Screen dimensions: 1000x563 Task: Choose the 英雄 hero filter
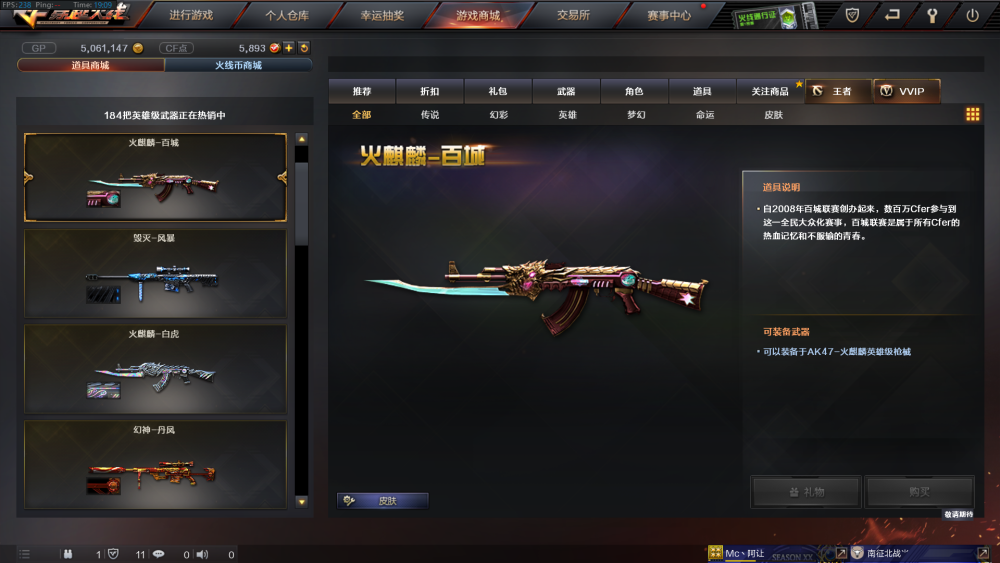pyautogui.click(x=567, y=115)
